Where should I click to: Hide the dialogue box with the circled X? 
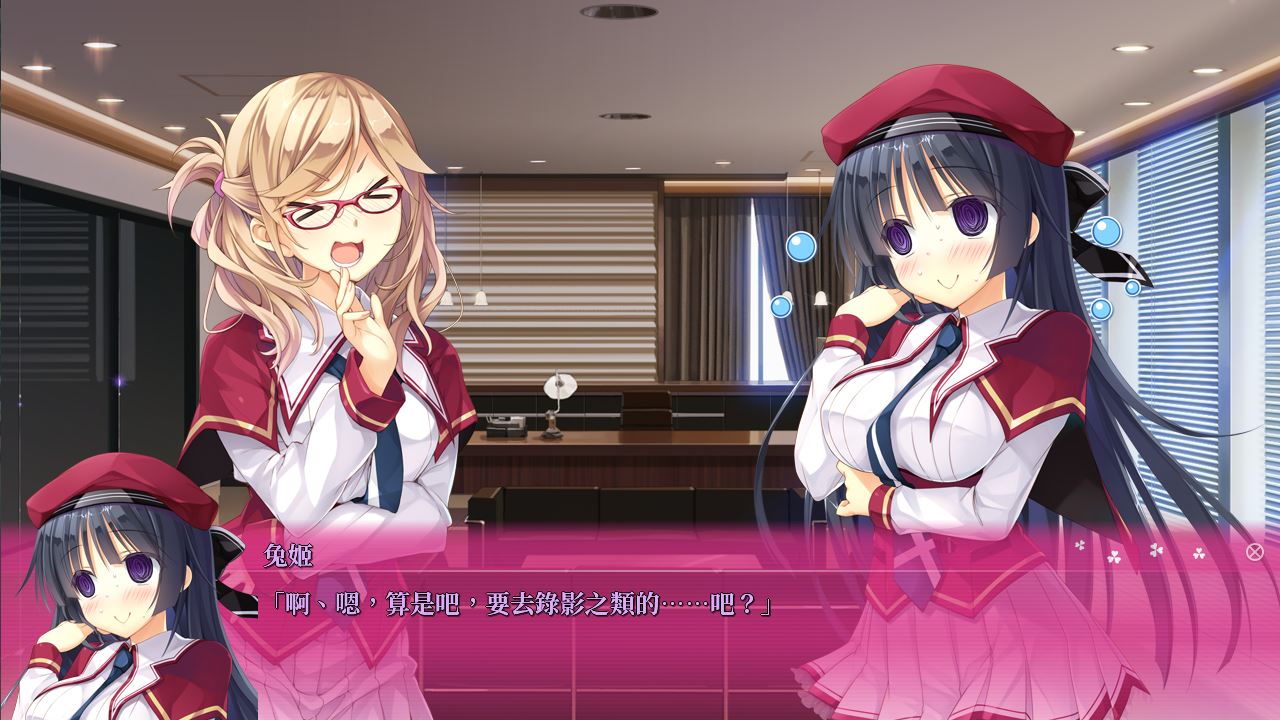click(x=1254, y=551)
